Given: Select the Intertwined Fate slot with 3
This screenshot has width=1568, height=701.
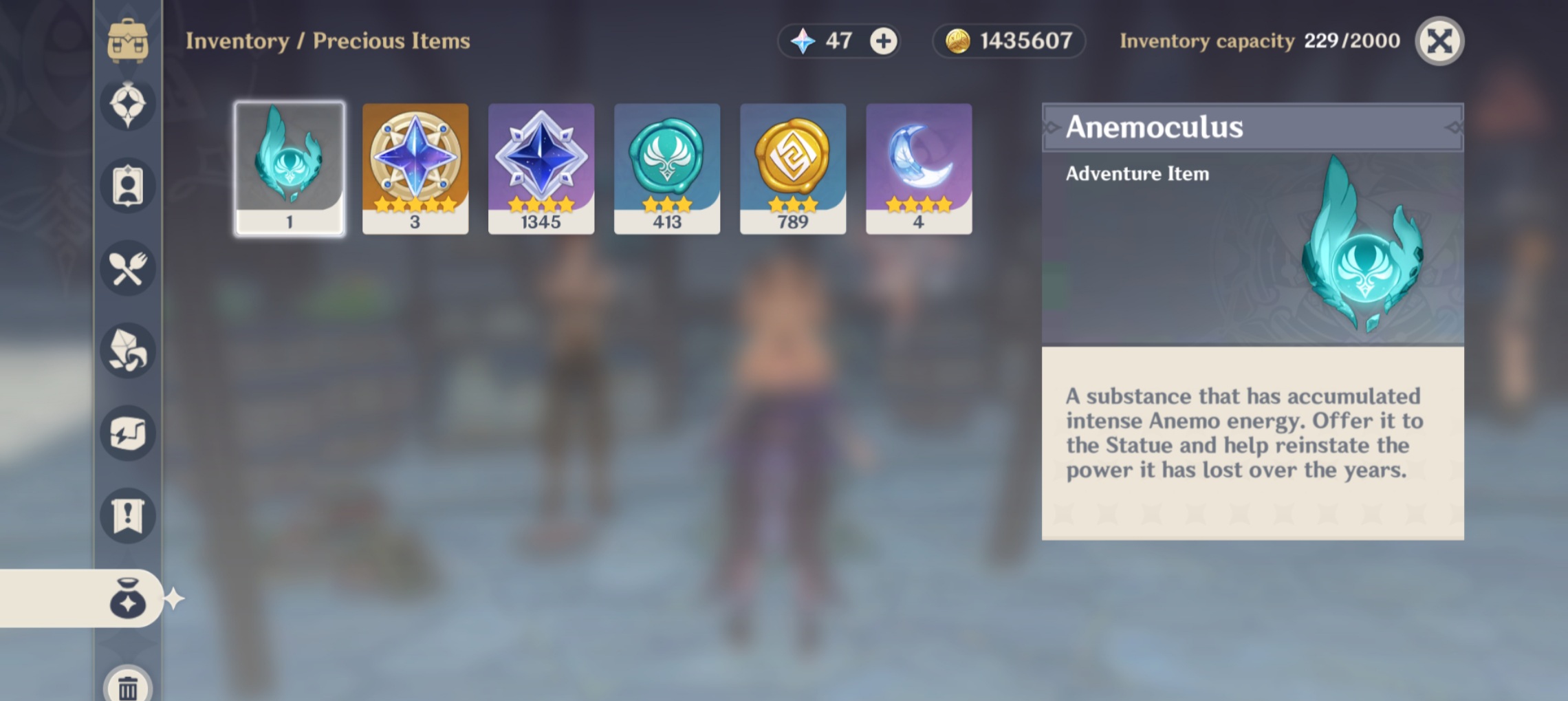Looking at the screenshot, I should [x=415, y=169].
